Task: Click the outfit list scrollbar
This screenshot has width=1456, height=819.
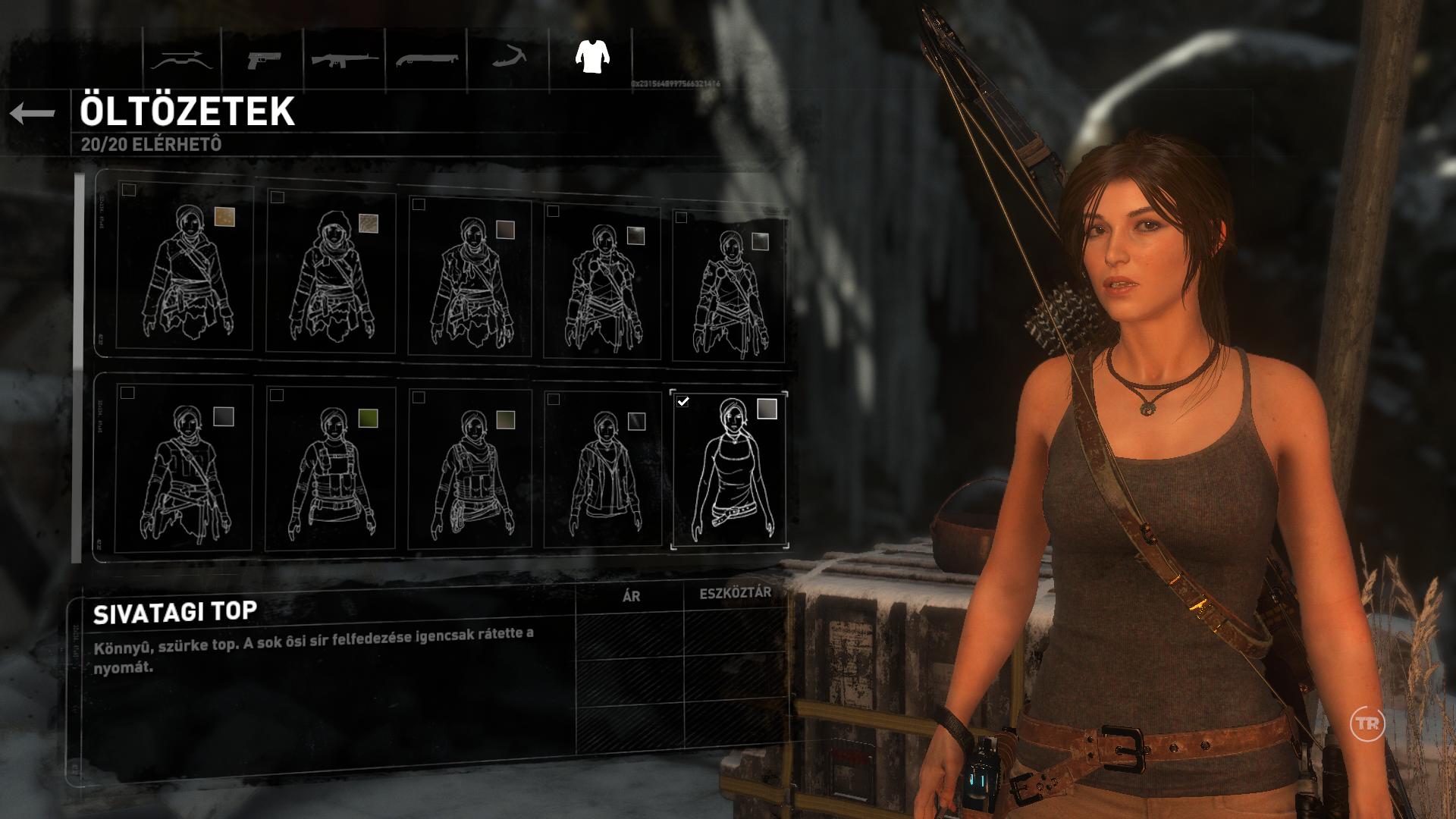Action: [x=77, y=368]
